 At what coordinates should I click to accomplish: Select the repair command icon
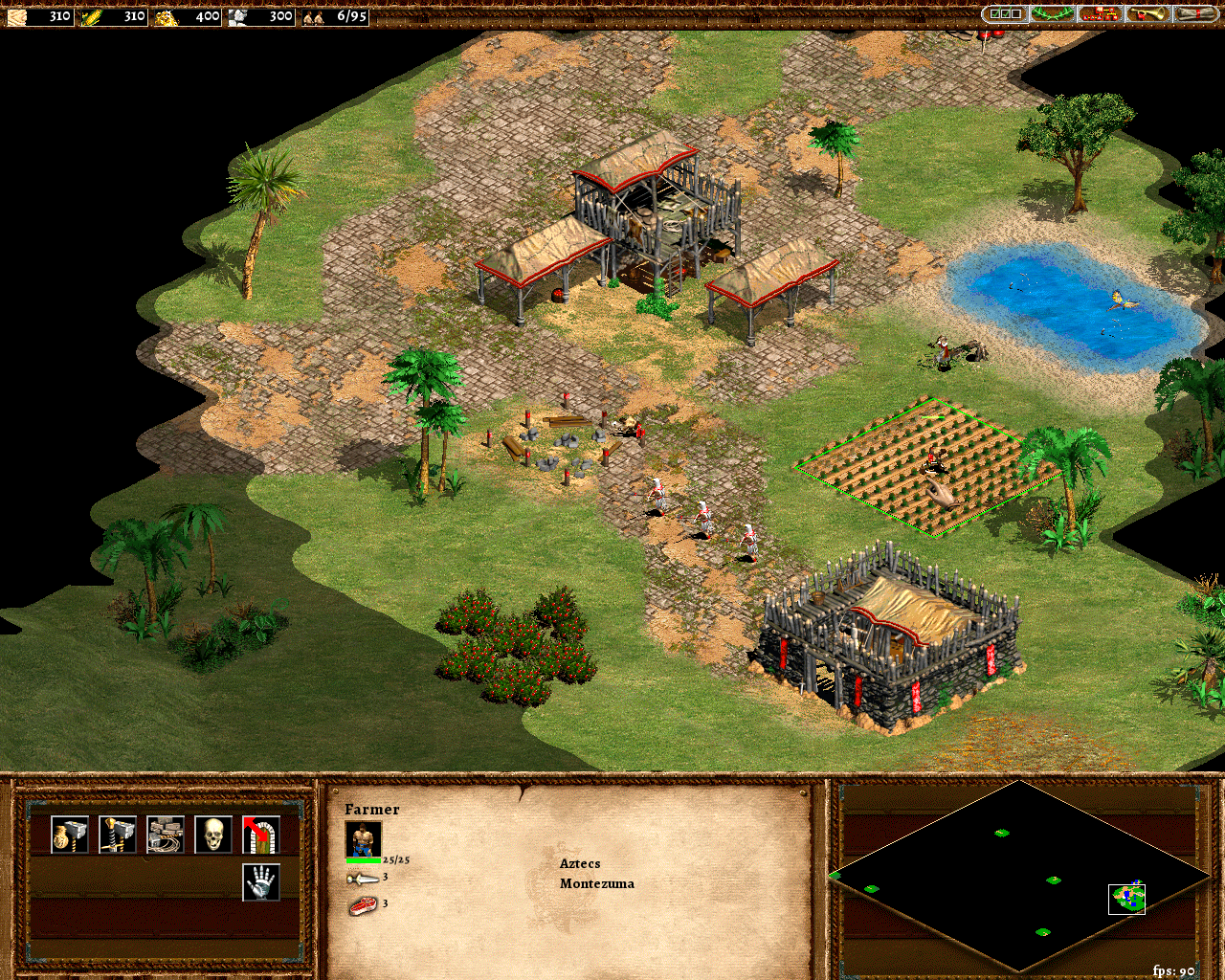tap(166, 835)
